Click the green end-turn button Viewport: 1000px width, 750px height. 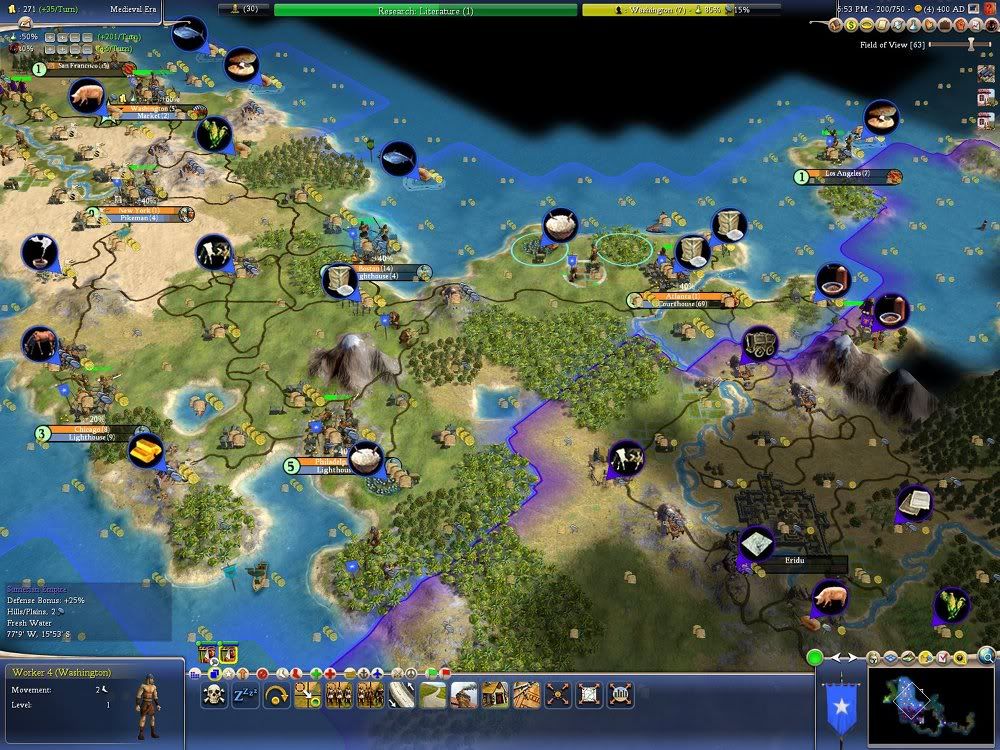[x=815, y=658]
